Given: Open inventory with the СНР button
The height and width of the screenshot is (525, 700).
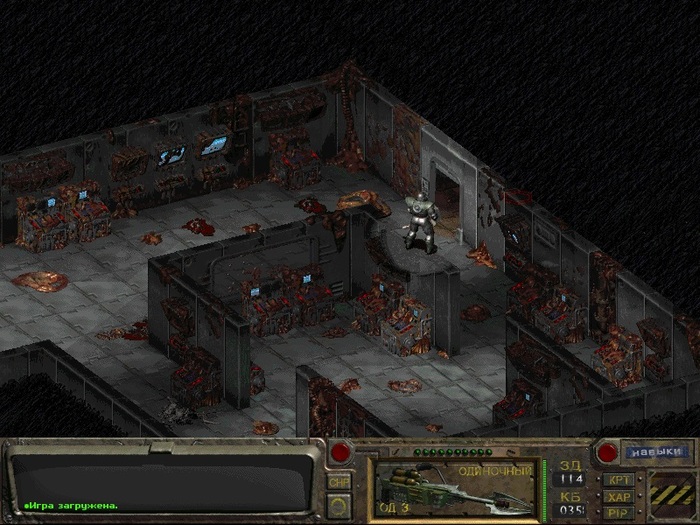Looking at the screenshot, I should coord(339,481).
